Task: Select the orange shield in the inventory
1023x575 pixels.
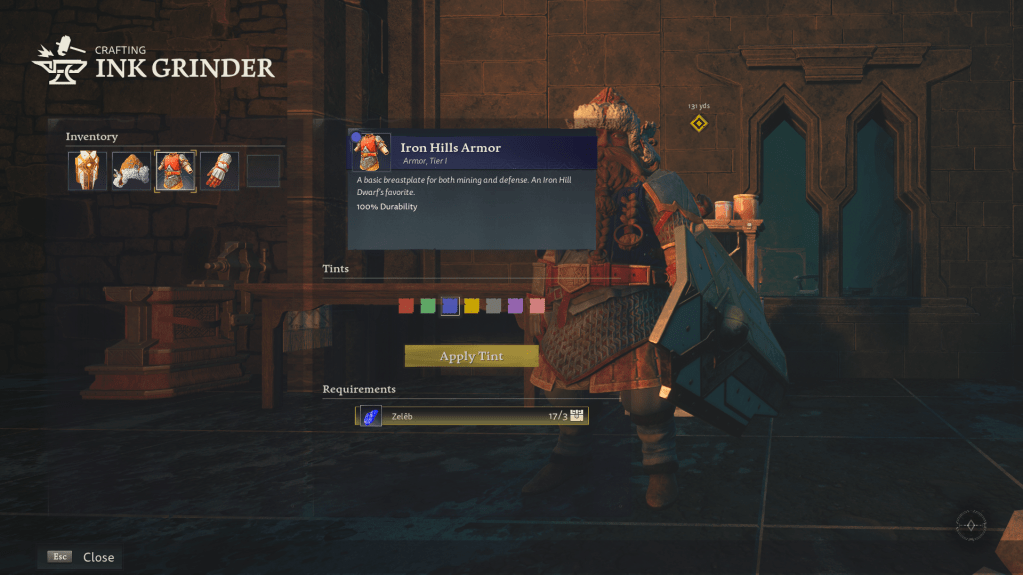Action: [x=87, y=171]
